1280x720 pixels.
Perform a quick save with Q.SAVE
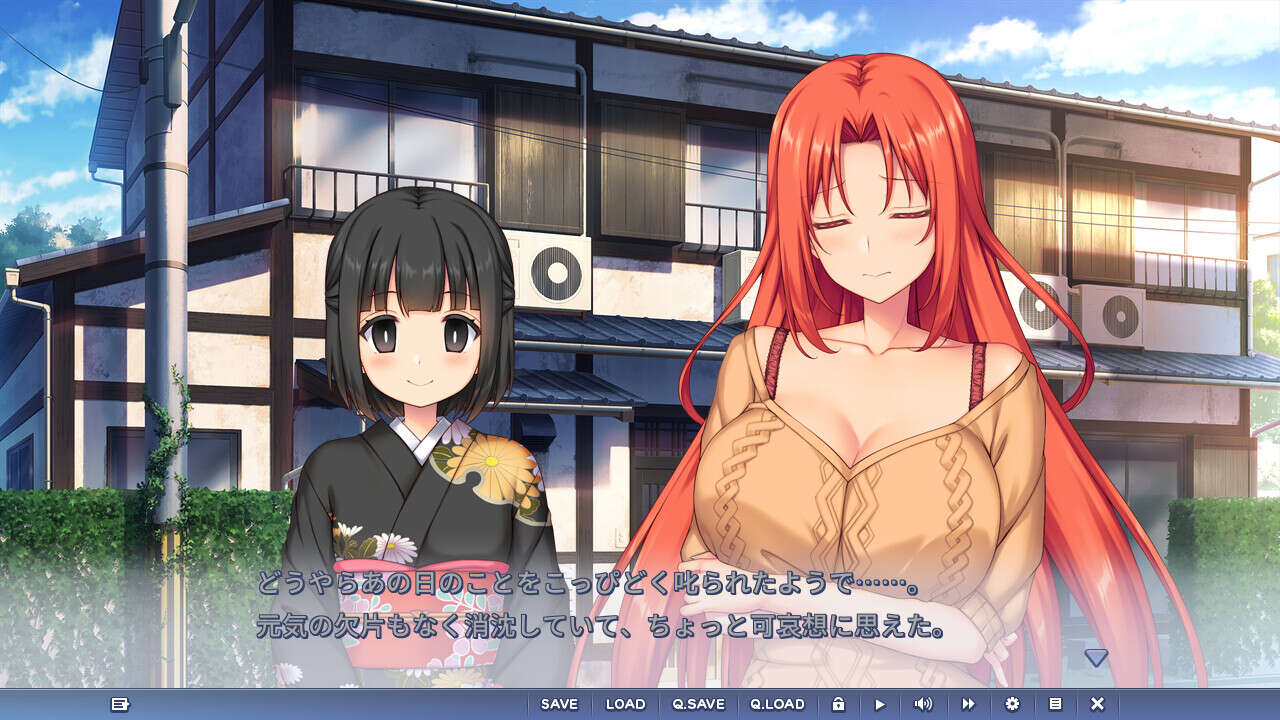(698, 704)
